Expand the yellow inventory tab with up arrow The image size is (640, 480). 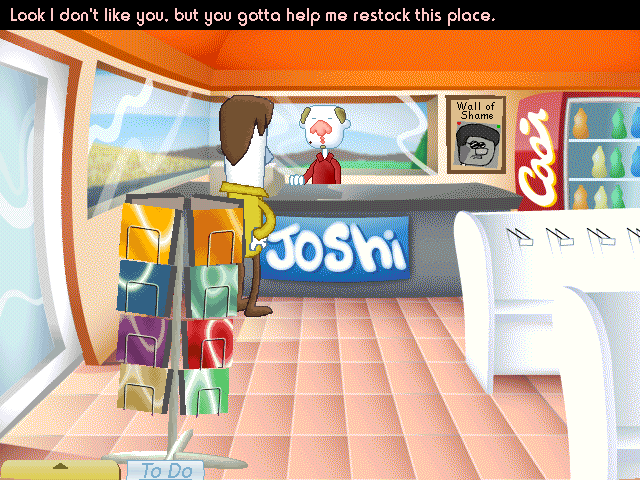point(61,468)
